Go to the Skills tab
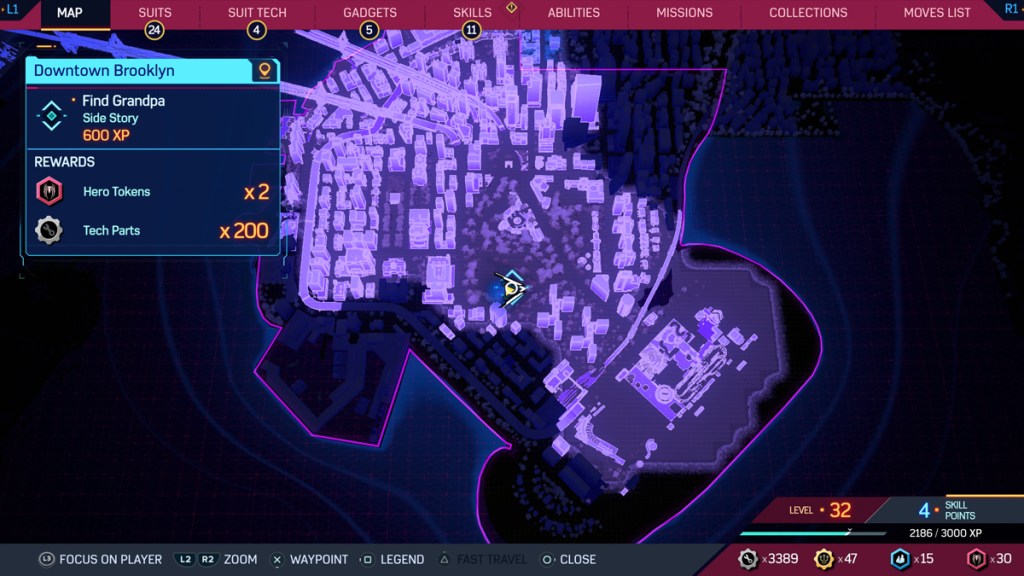The height and width of the screenshot is (576, 1024). pos(472,13)
